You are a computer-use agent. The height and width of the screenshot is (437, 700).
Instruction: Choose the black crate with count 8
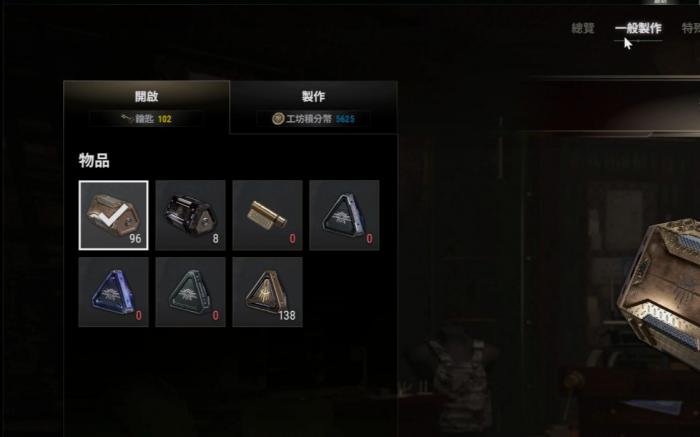(191, 215)
